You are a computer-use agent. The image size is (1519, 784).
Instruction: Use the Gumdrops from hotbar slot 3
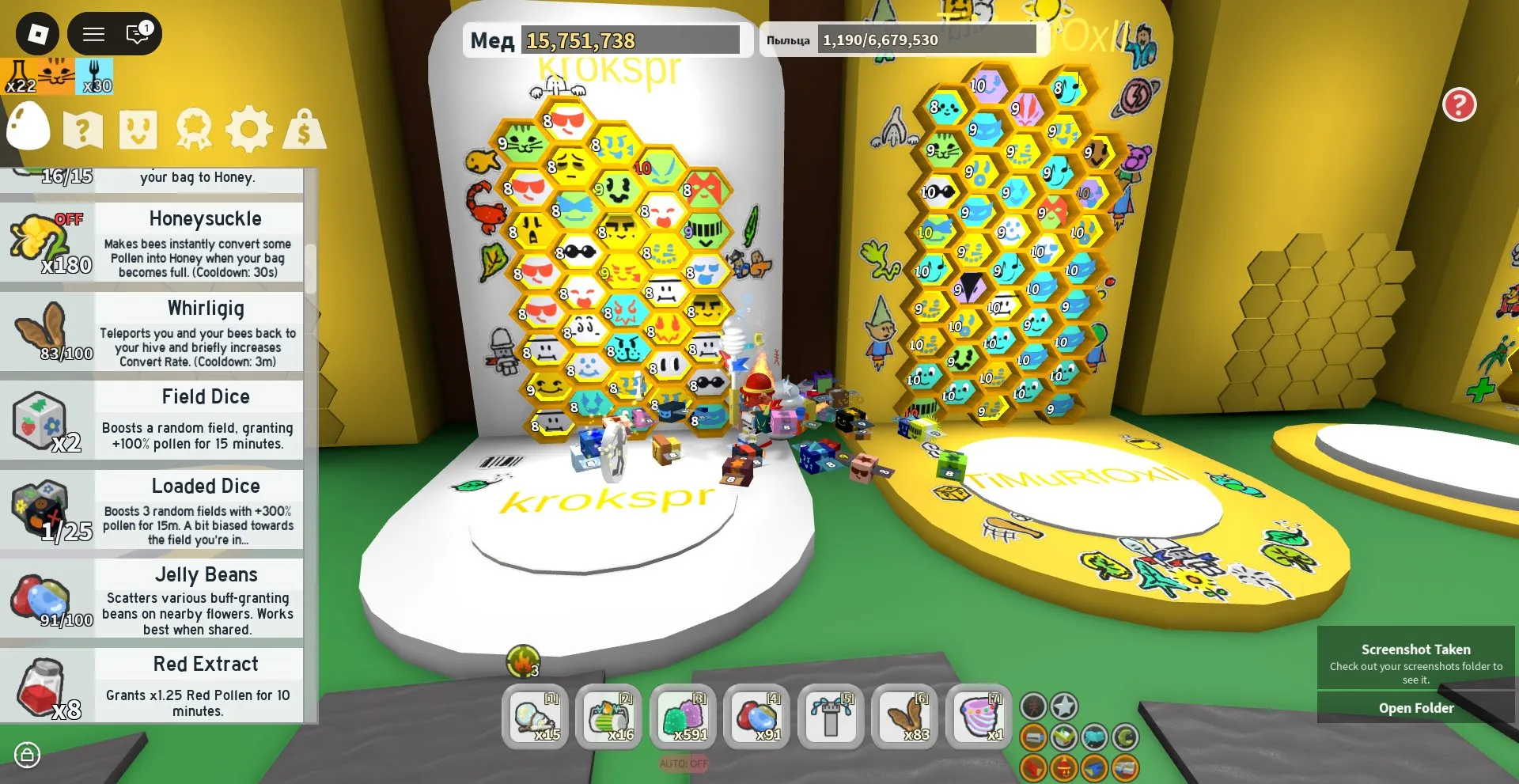coord(684,718)
